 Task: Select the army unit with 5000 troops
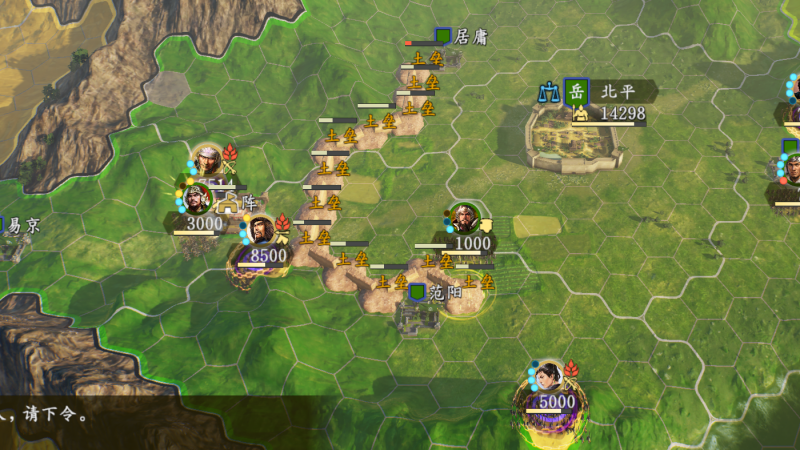[548, 381]
